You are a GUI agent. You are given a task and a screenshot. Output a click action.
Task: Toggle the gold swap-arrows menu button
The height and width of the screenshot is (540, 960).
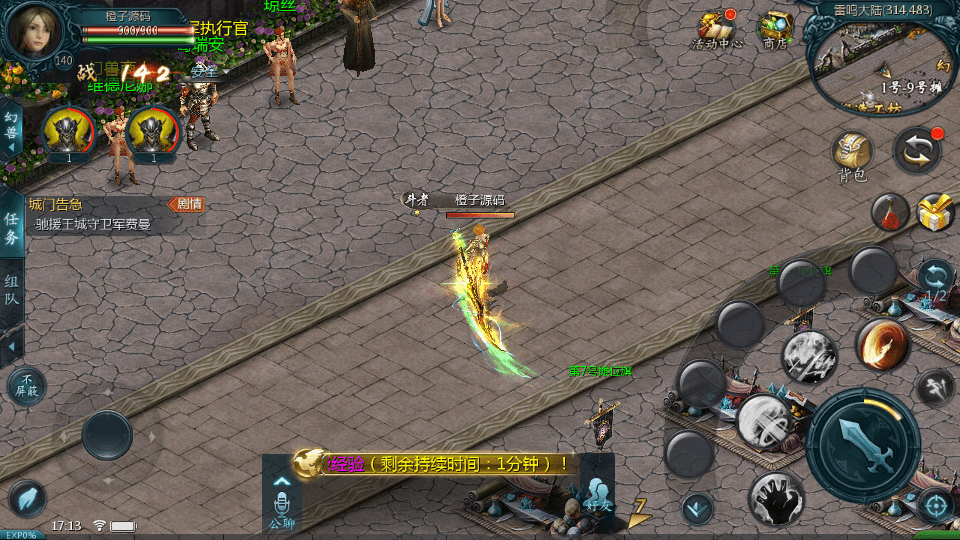916,150
